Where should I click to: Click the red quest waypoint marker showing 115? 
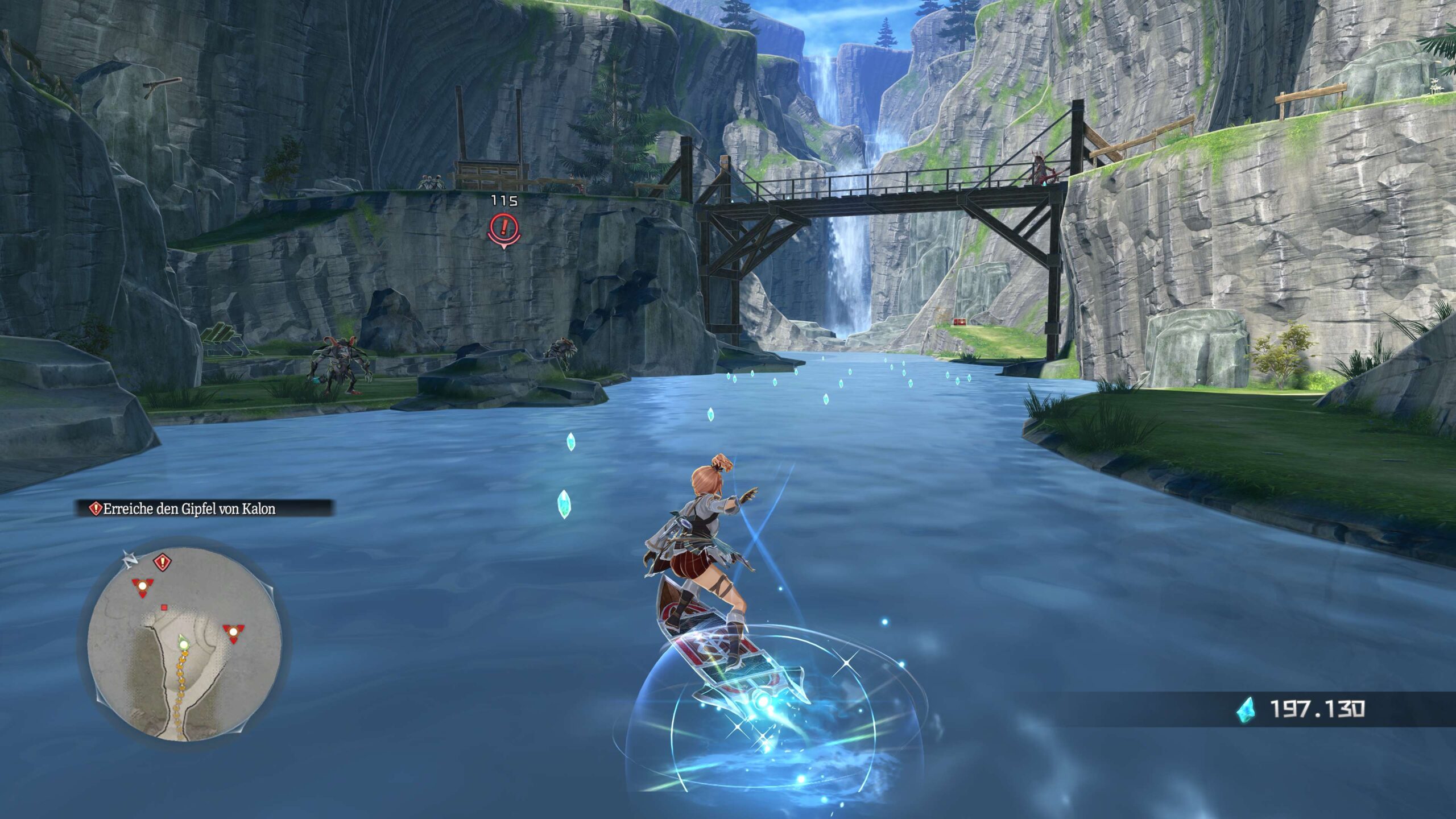coord(503,228)
